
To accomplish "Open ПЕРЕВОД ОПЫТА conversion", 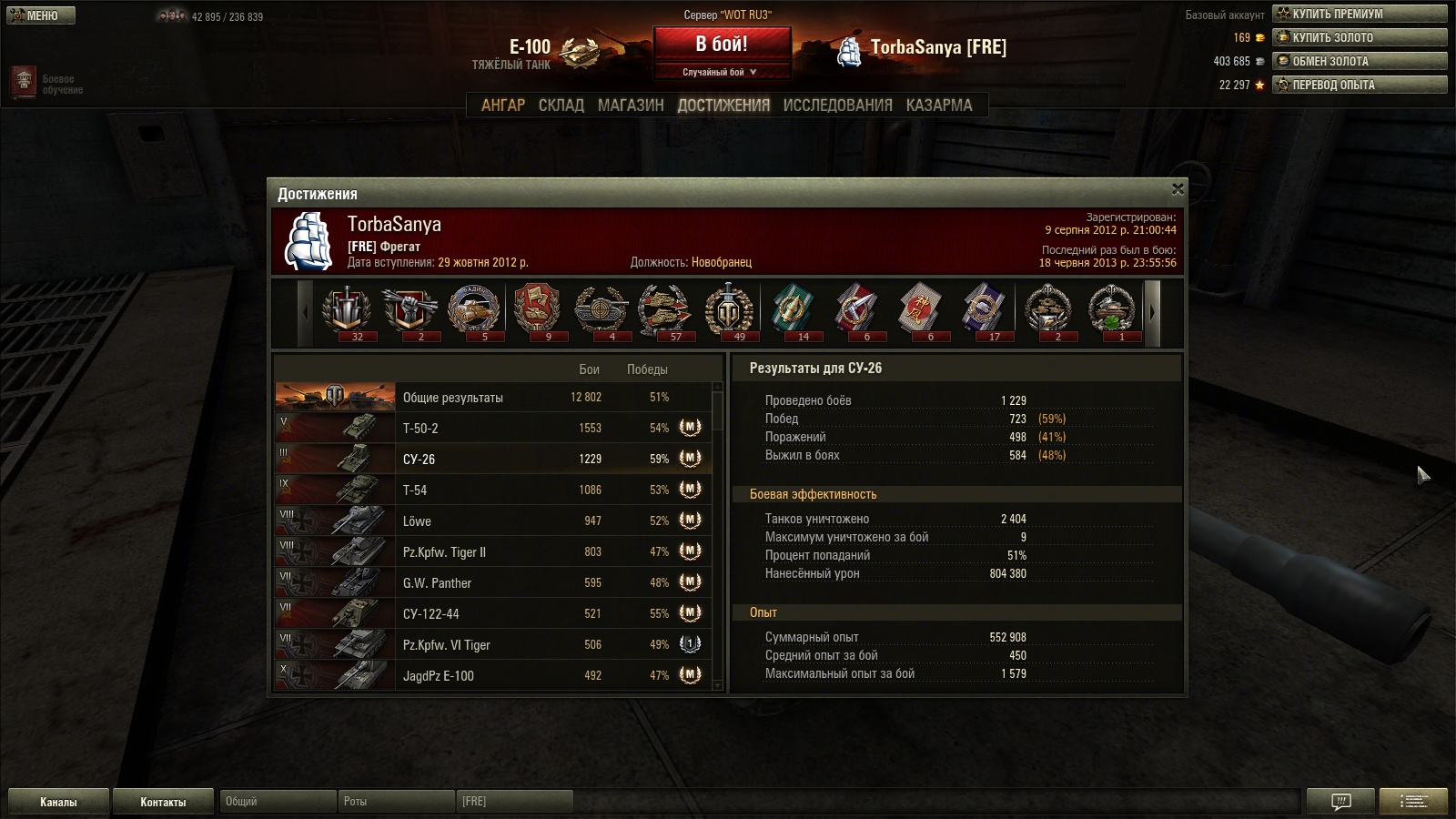I will pos(1360,85).
